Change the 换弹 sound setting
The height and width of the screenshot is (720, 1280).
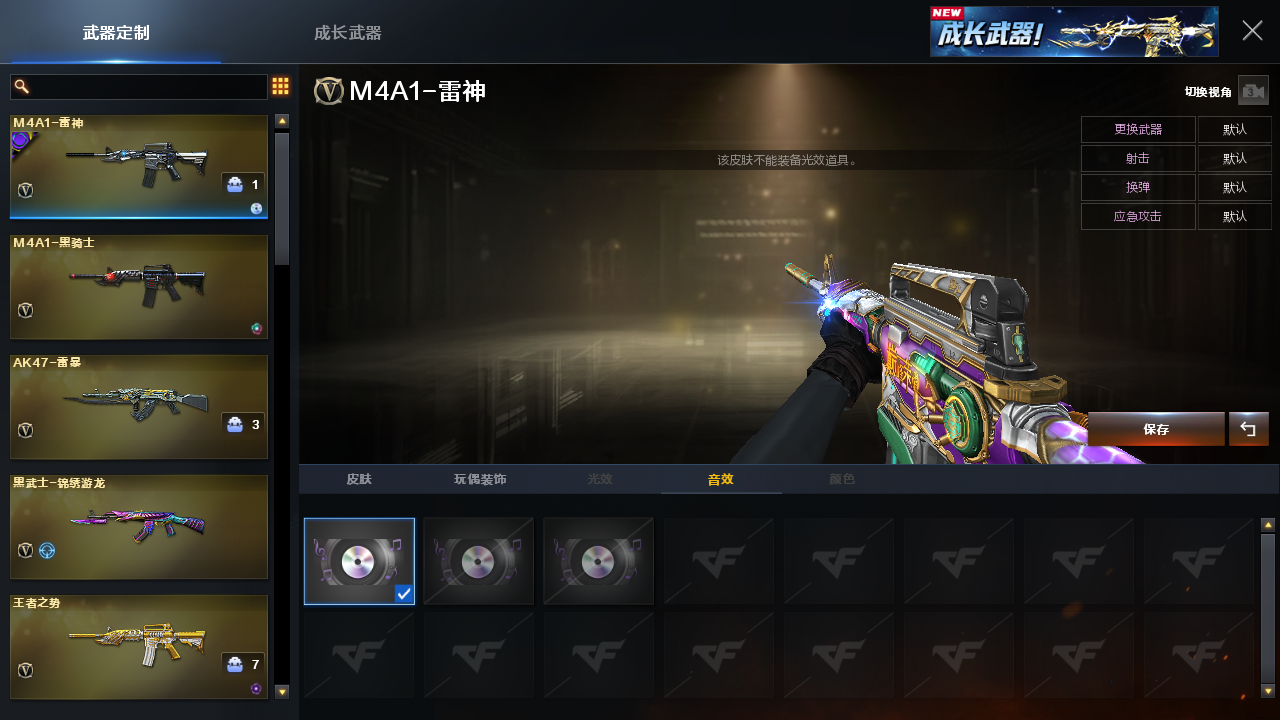pos(1138,188)
